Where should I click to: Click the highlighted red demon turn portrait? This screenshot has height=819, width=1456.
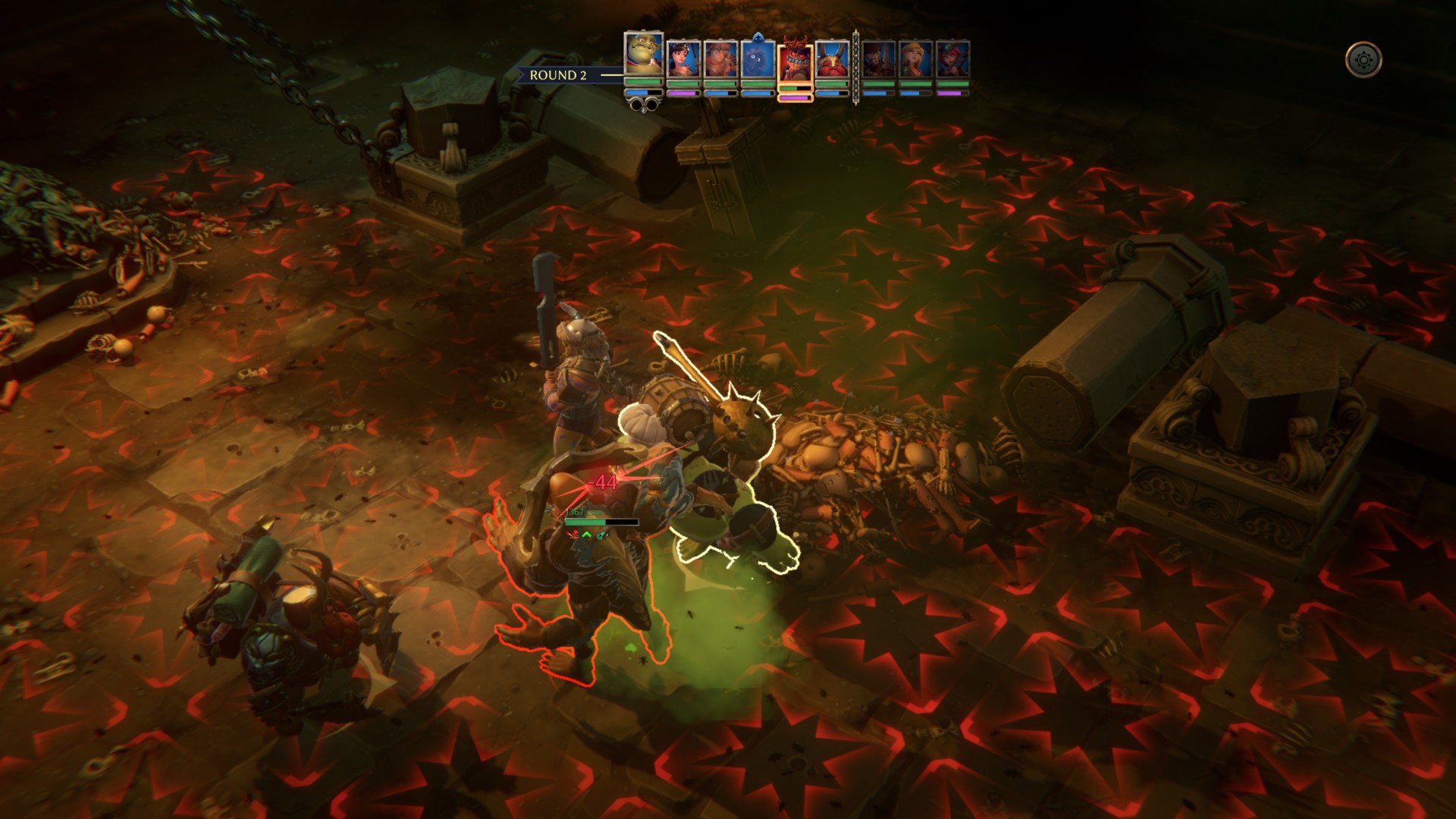(795, 64)
